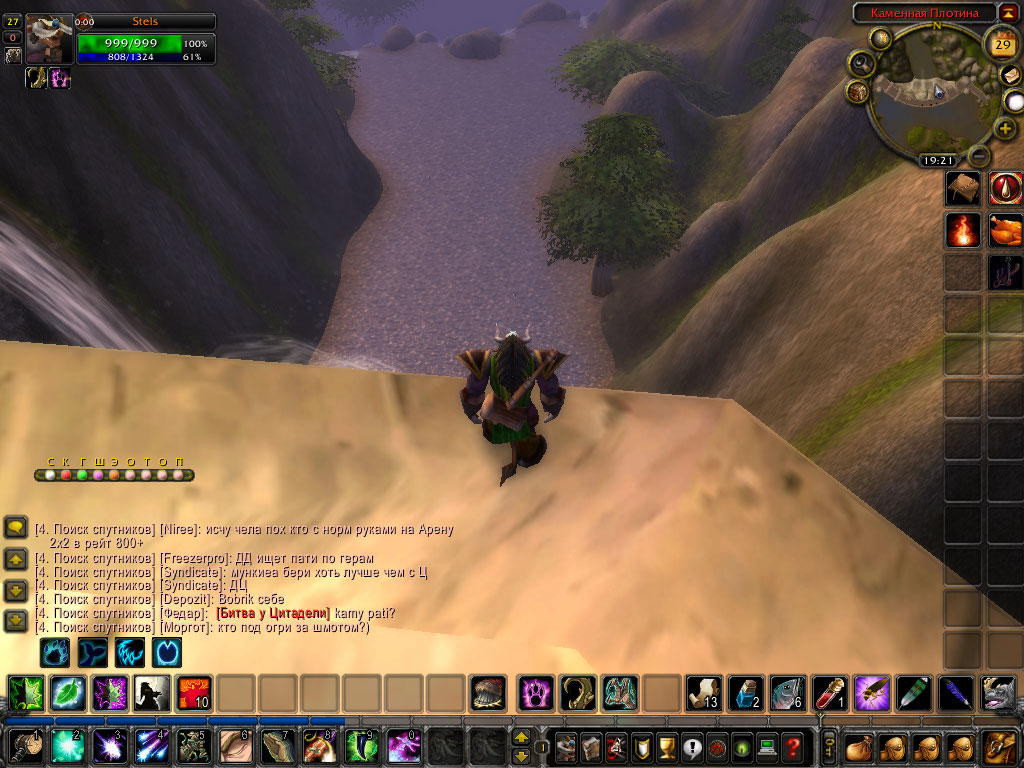This screenshot has height=768, width=1024.
Task: Zoom in on the minimap
Action: click(x=1004, y=129)
